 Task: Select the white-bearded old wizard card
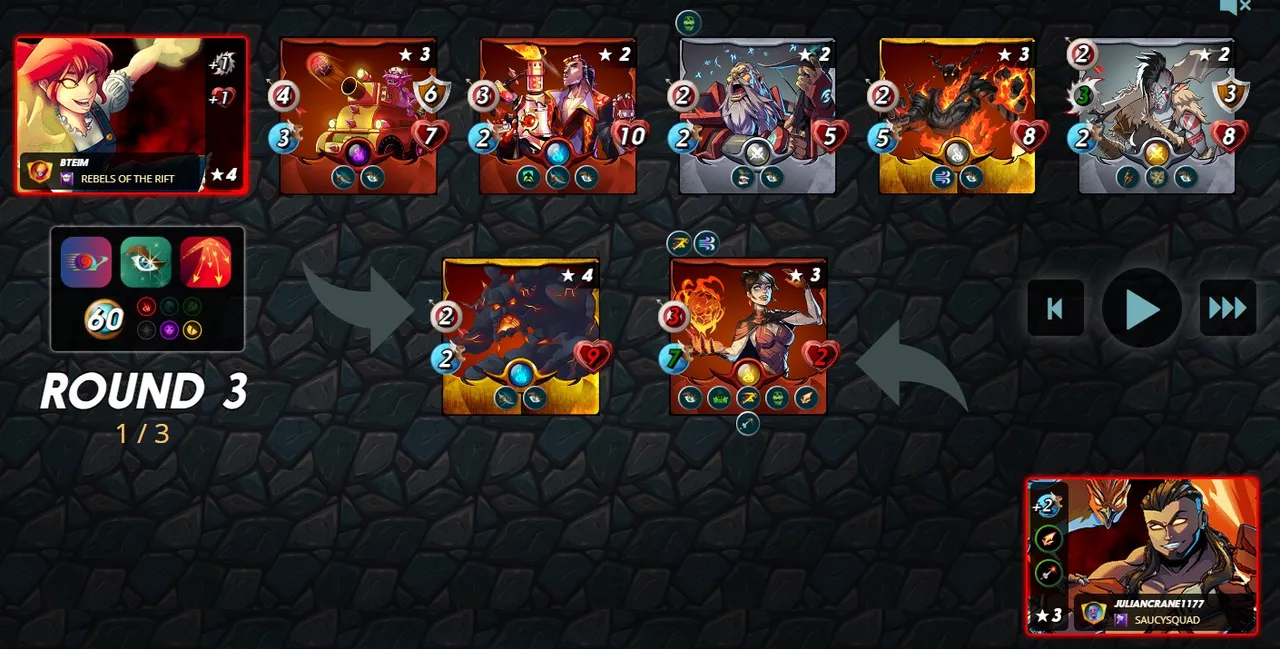(758, 115)
